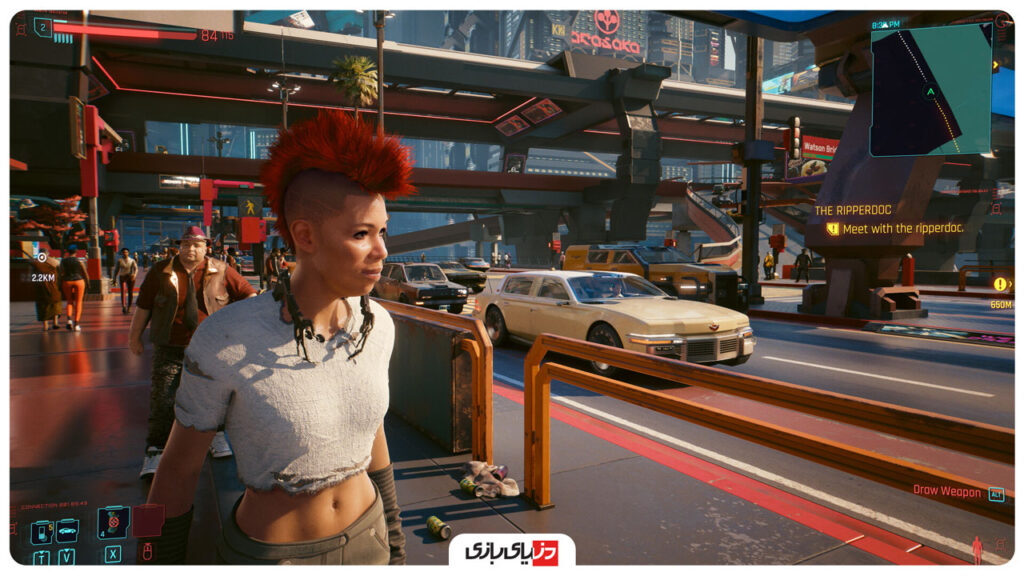Click the empty red gadget slot
Image resolution: width=1024 pixels, height=576 pixels.
point(147,521)
